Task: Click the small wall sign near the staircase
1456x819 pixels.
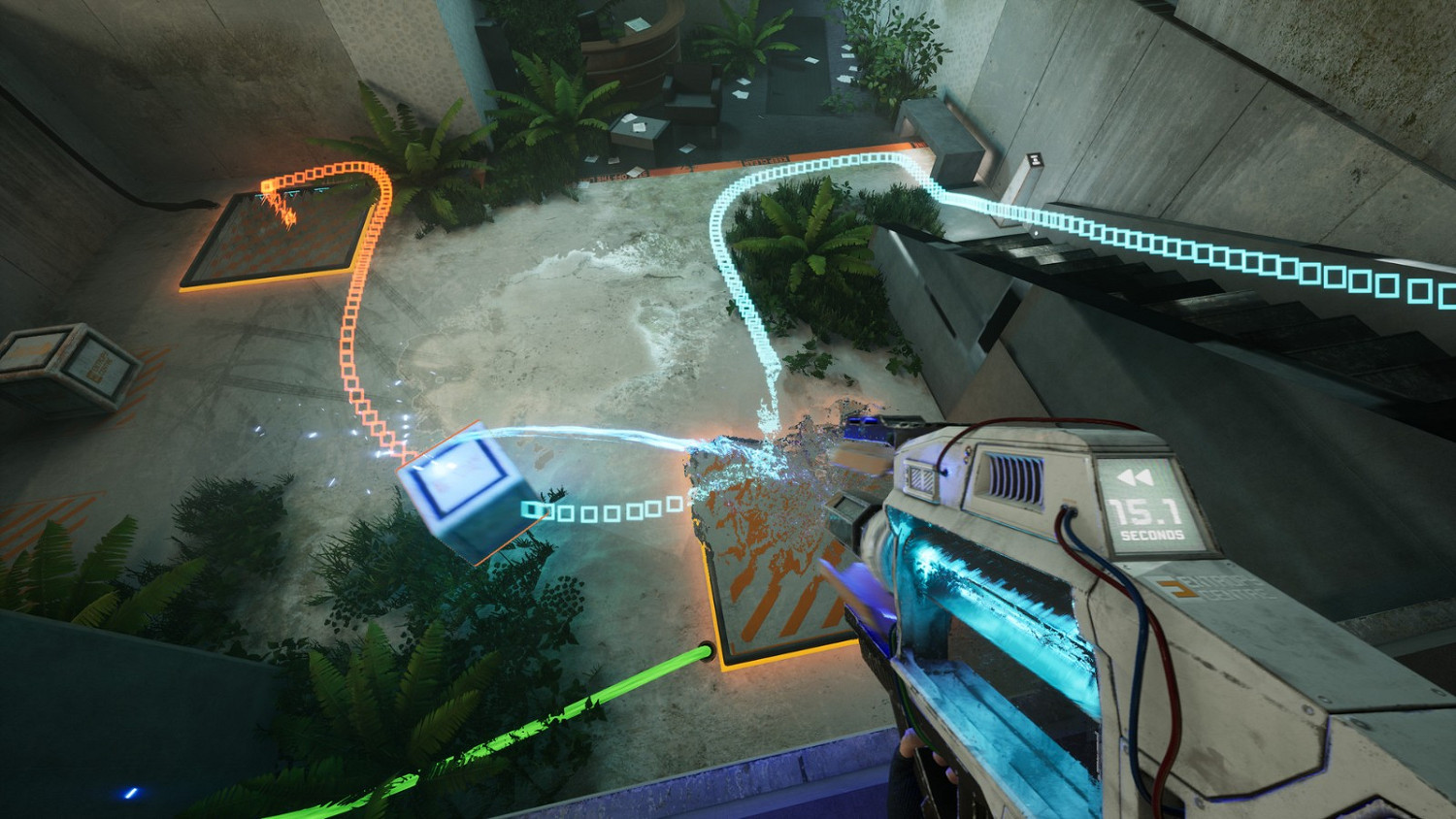Action: point(1036,161)
